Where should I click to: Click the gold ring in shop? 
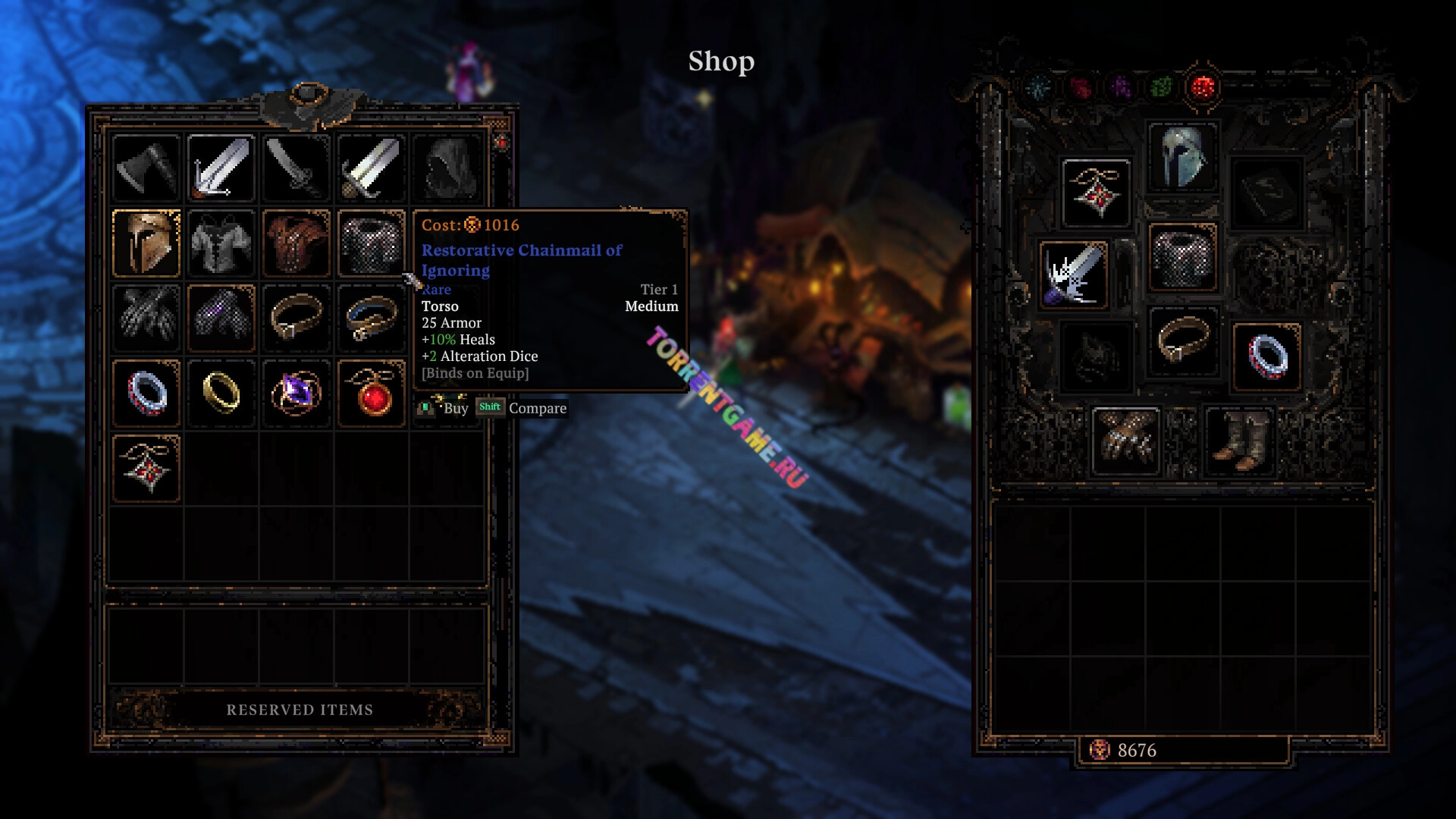(221, 393)
